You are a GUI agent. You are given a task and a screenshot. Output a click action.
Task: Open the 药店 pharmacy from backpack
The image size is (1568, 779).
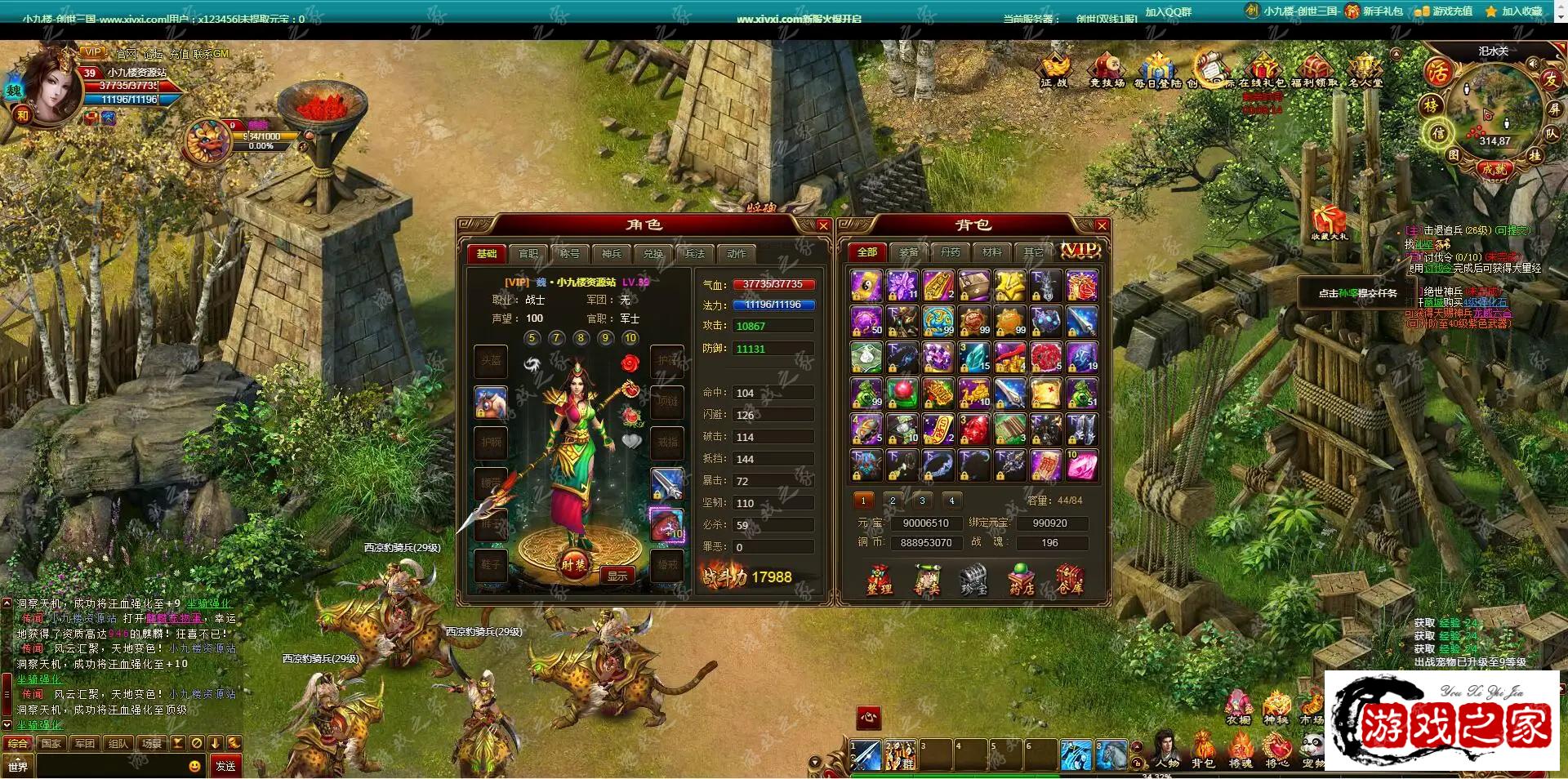1022,579
